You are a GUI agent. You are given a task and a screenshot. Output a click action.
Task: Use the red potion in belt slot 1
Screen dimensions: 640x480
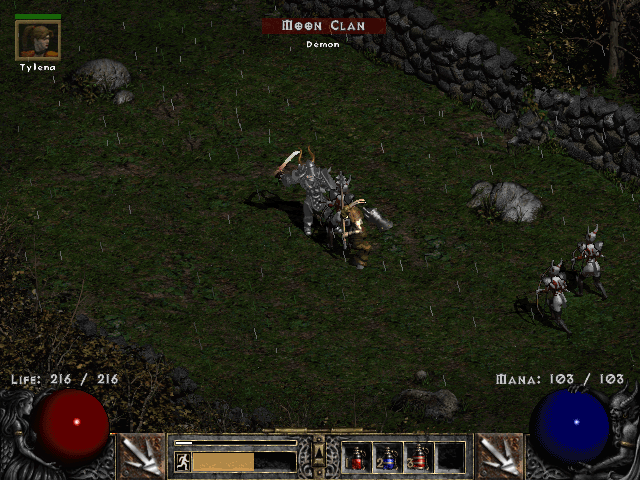pyautogui.click(x=357, y=458)
